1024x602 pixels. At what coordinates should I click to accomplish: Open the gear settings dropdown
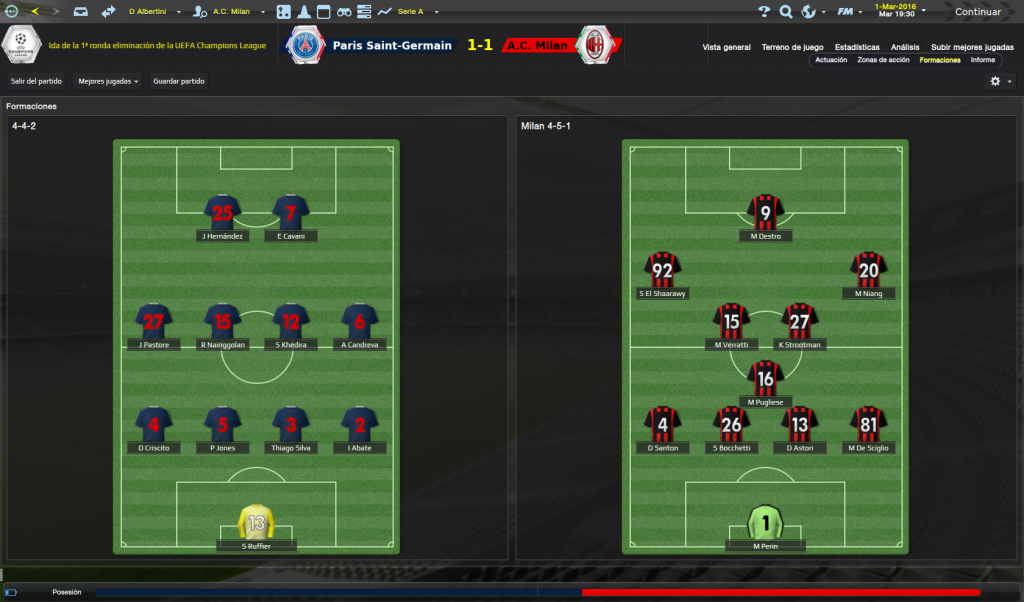coord(1000,81)
